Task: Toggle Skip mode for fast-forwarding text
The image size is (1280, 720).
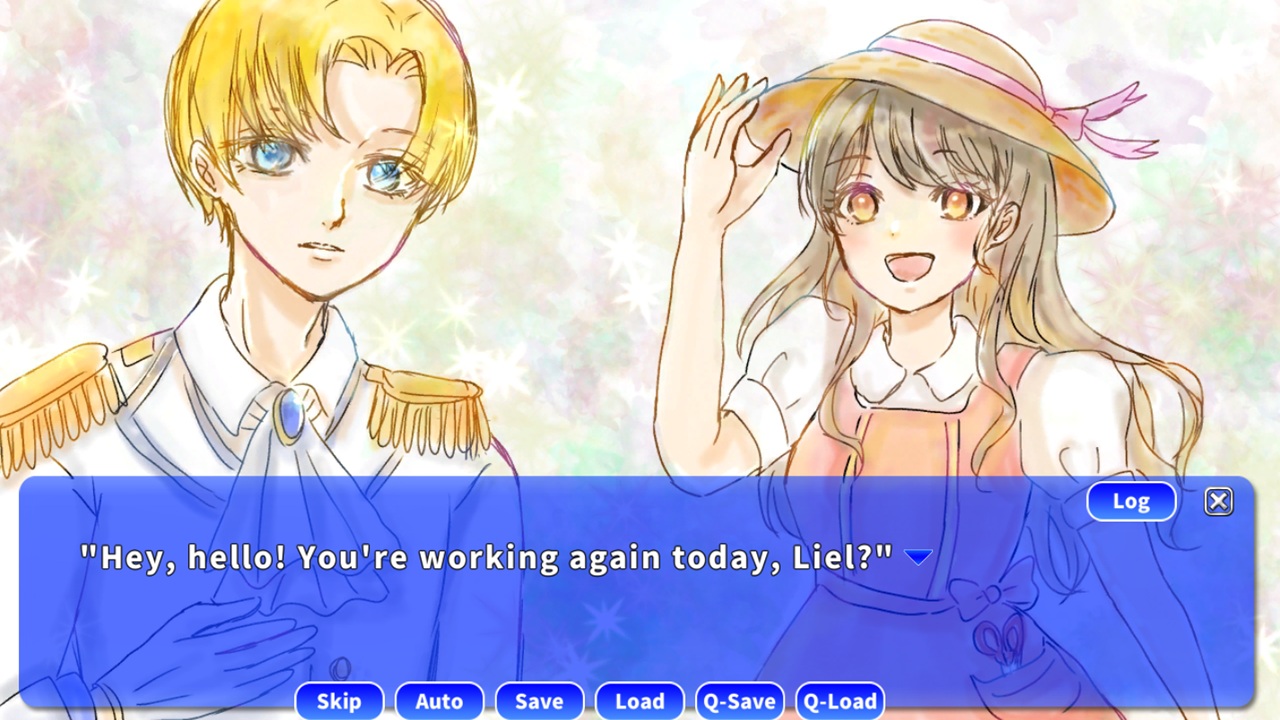Action: click(x=339, y=701)
